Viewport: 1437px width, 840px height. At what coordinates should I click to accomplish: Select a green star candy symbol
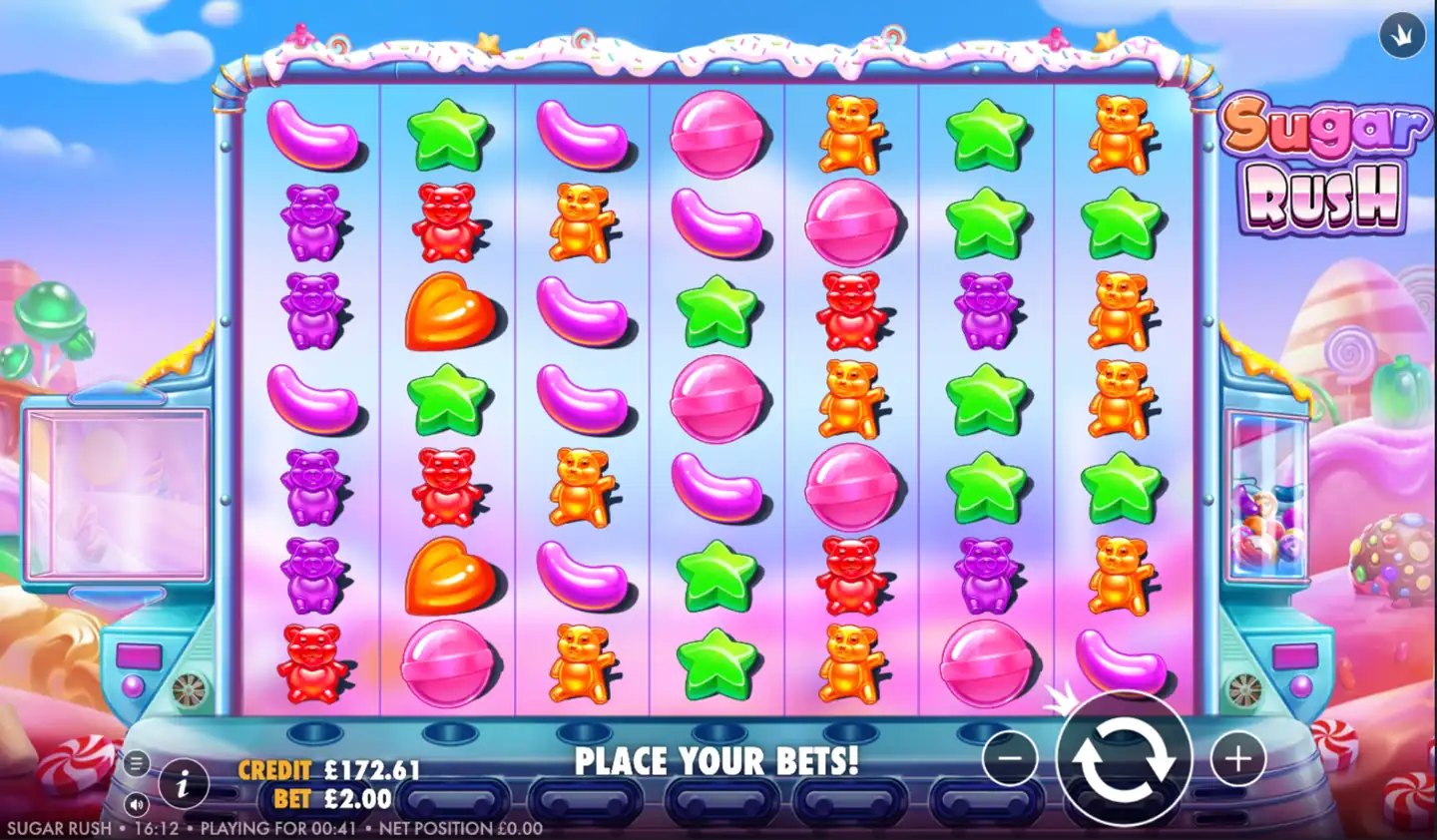point(446,135)
